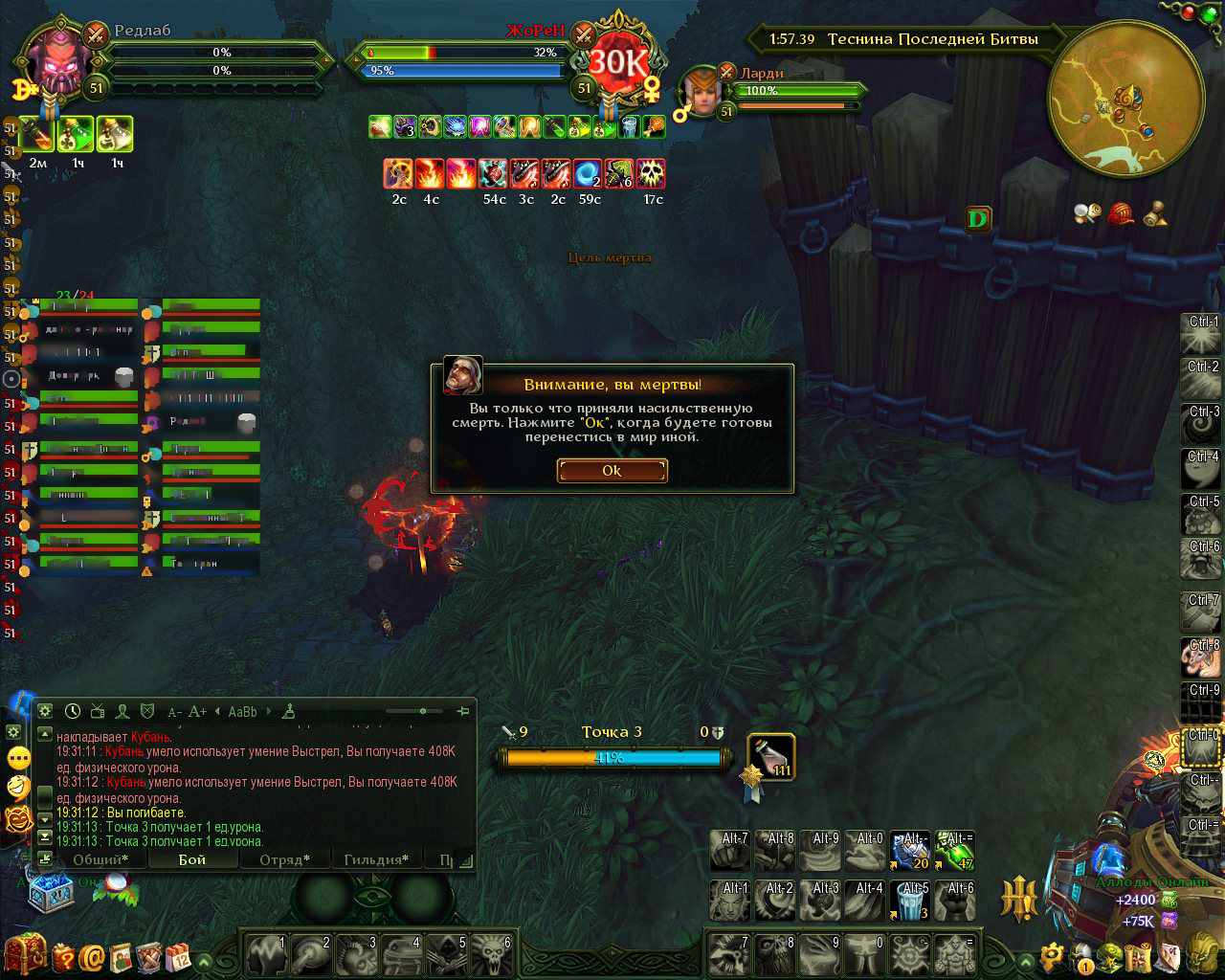This screenshot has width=1225, height=980.
Task: Select the Гильдия chat tab
Action: pyautogui.click(x=376, y=859)
